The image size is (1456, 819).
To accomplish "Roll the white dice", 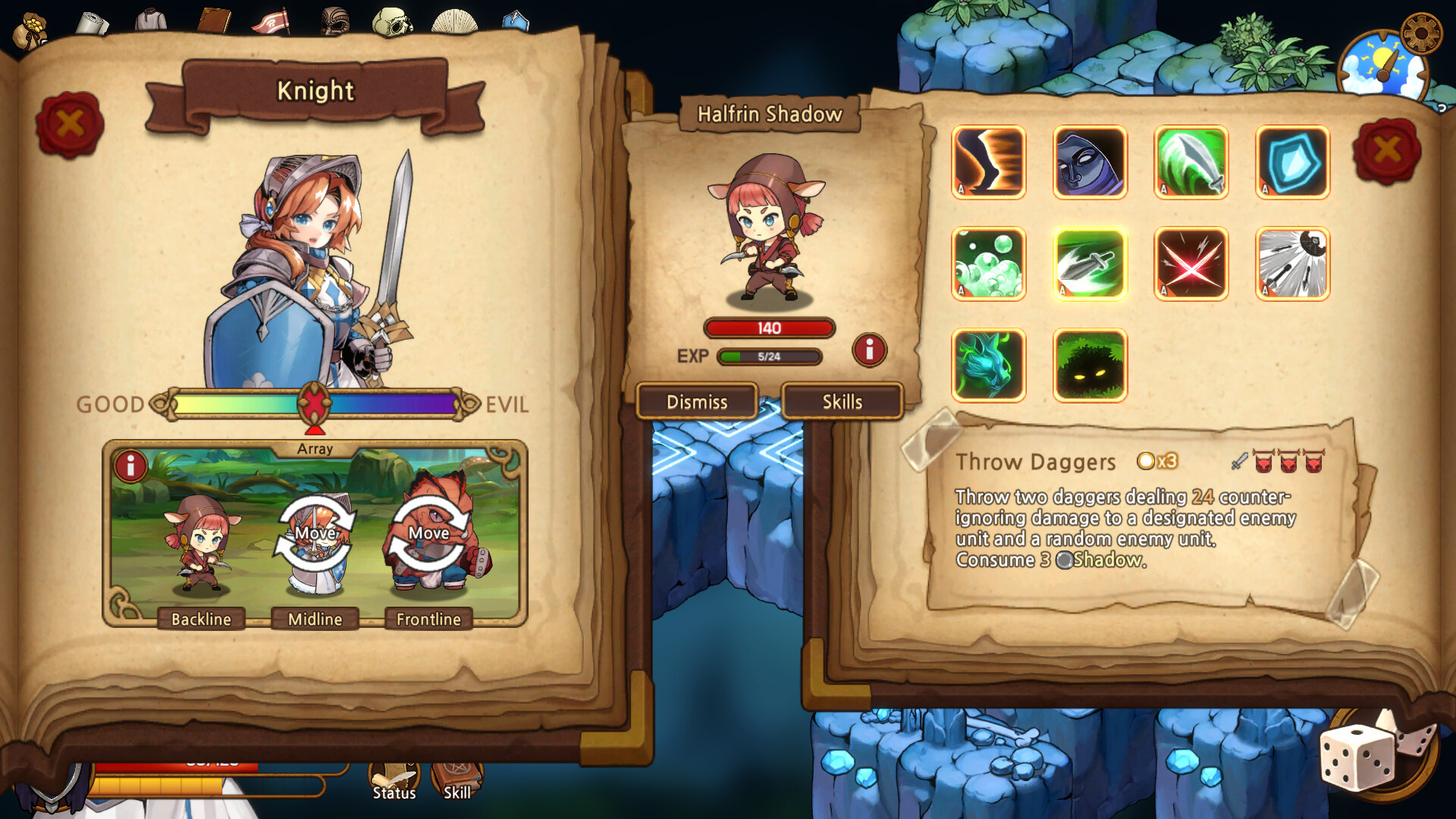I will click(x=1357, y=756).
